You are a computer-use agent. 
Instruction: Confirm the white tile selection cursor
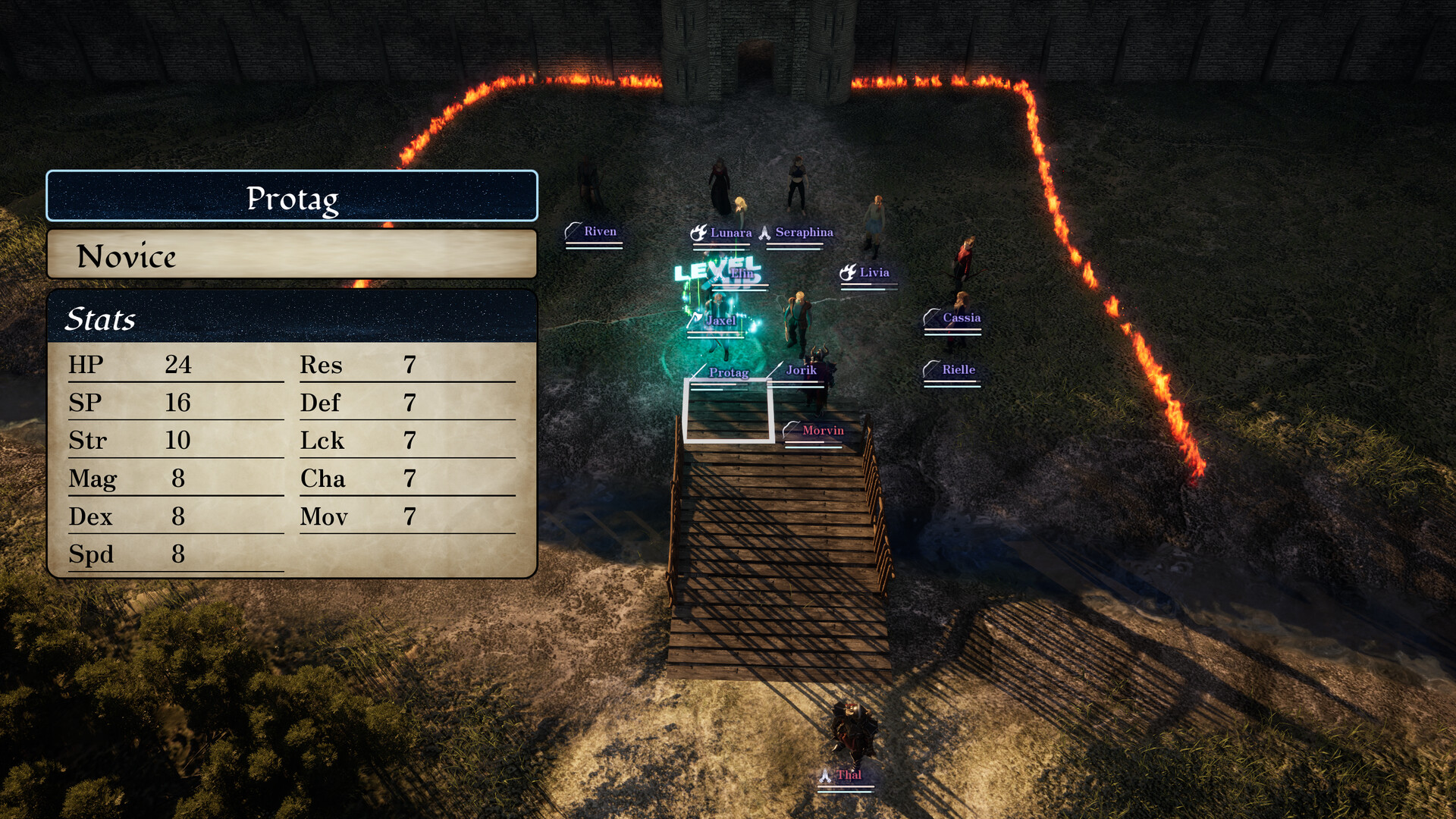(729, 410)
